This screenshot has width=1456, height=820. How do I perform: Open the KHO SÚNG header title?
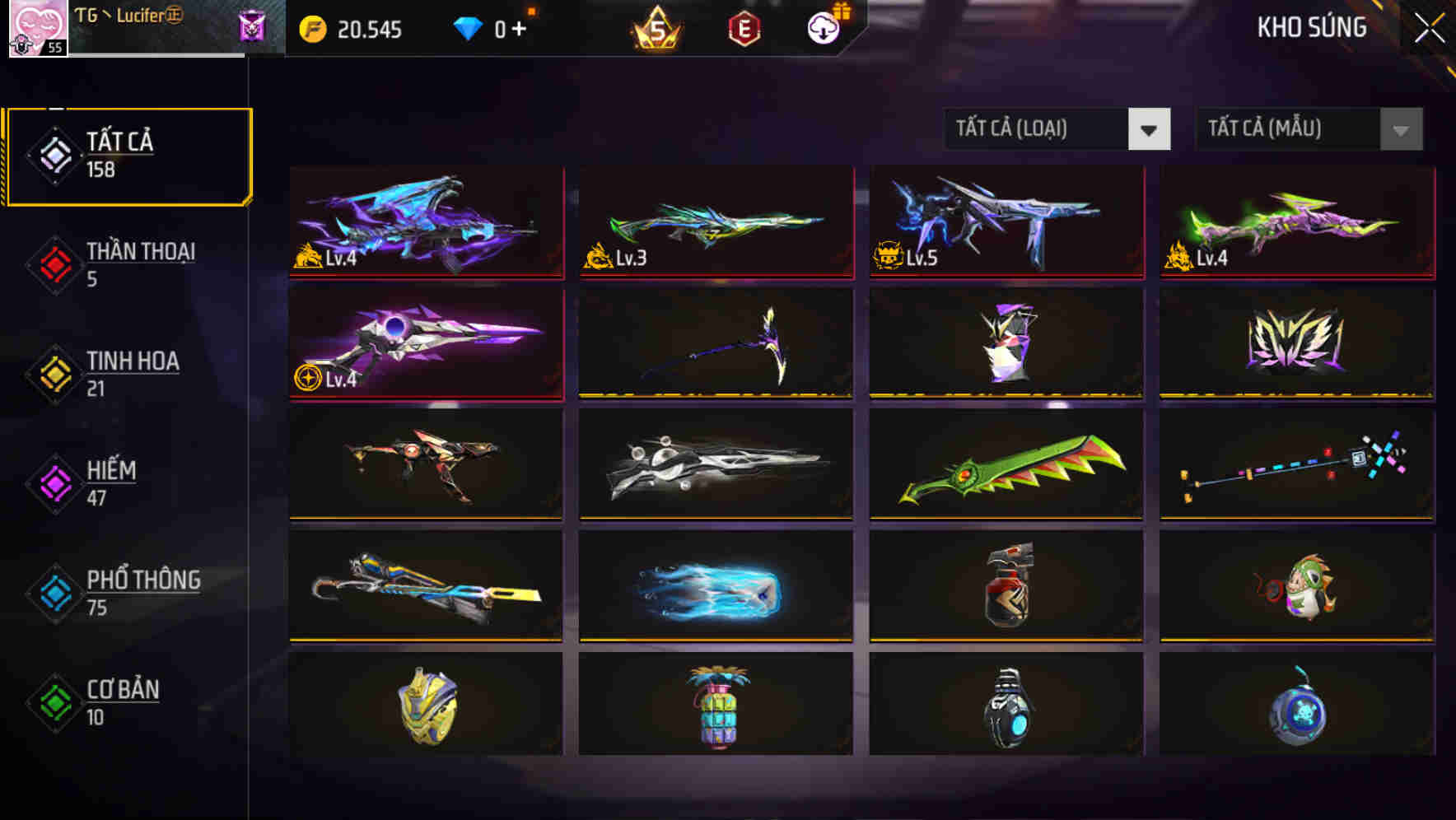pyautogui.click(x=1311, y=27)
